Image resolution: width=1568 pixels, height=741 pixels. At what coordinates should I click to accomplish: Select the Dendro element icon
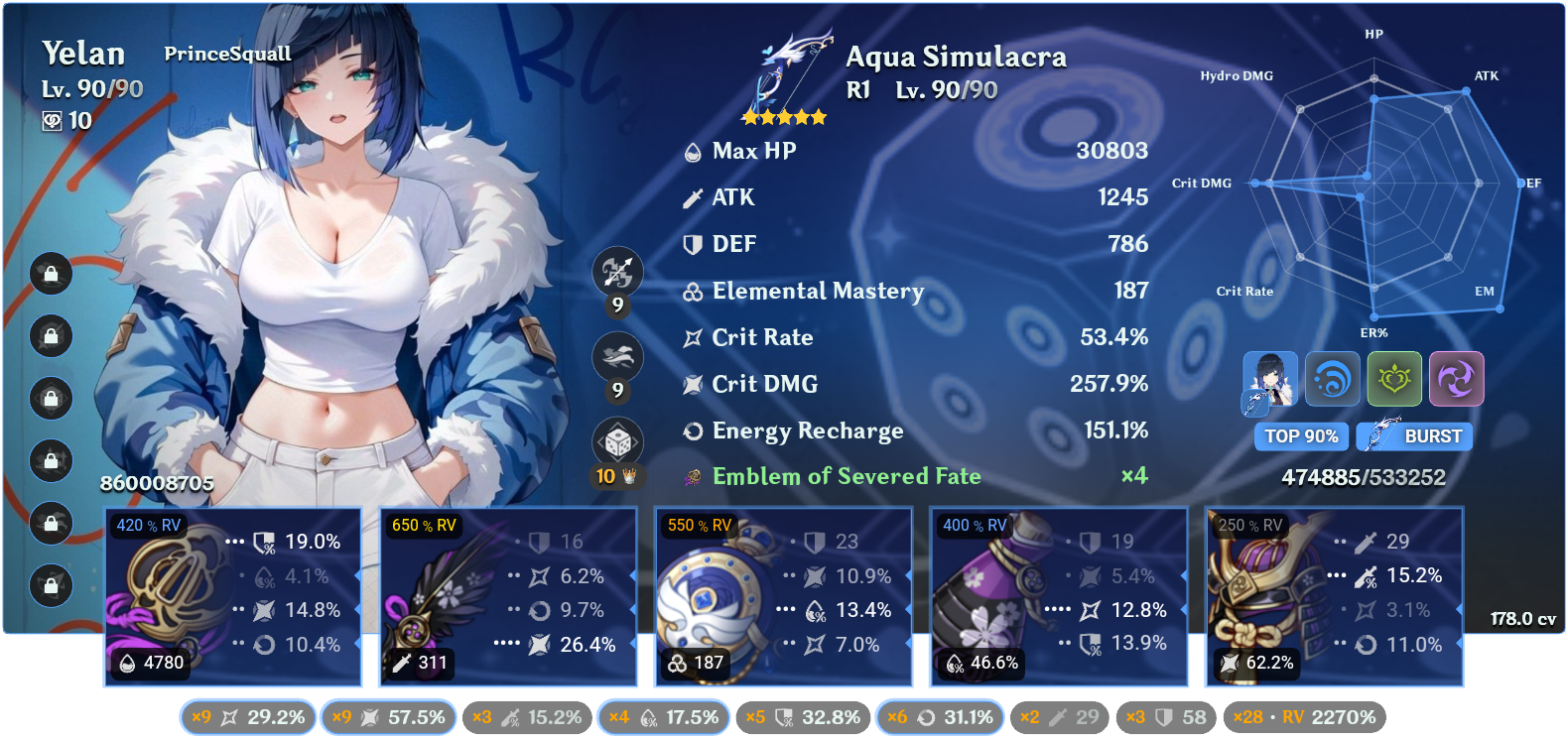(x=1394, y=379)
